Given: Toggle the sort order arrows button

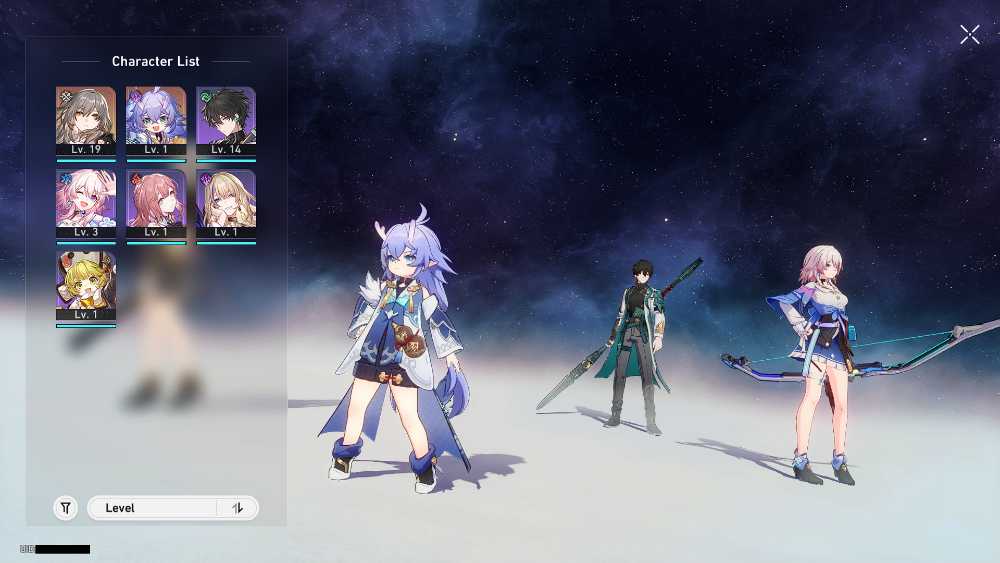Looking at the screenshot, I should pos(238,508).
